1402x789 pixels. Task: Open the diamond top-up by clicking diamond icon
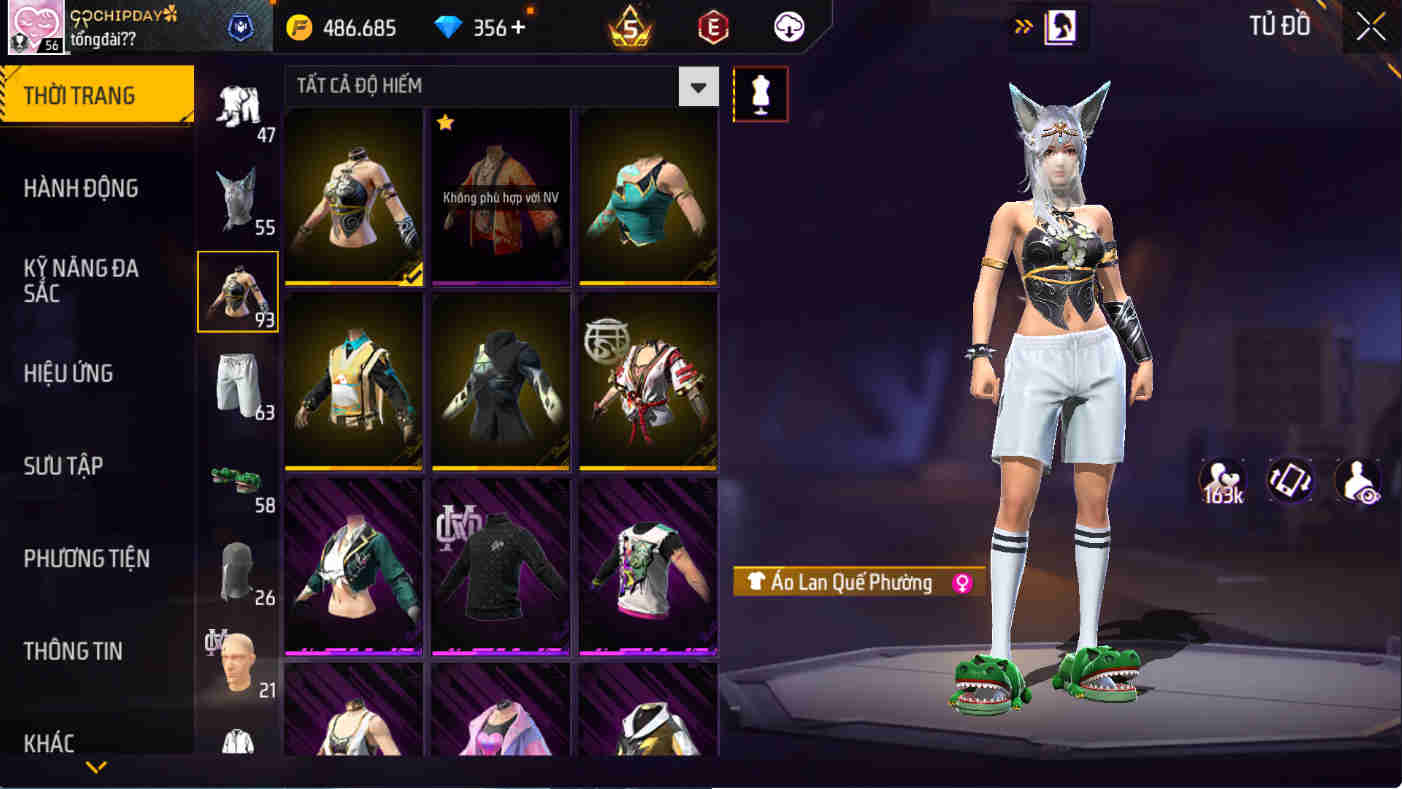pyautogui.click(x=449, y=27)
